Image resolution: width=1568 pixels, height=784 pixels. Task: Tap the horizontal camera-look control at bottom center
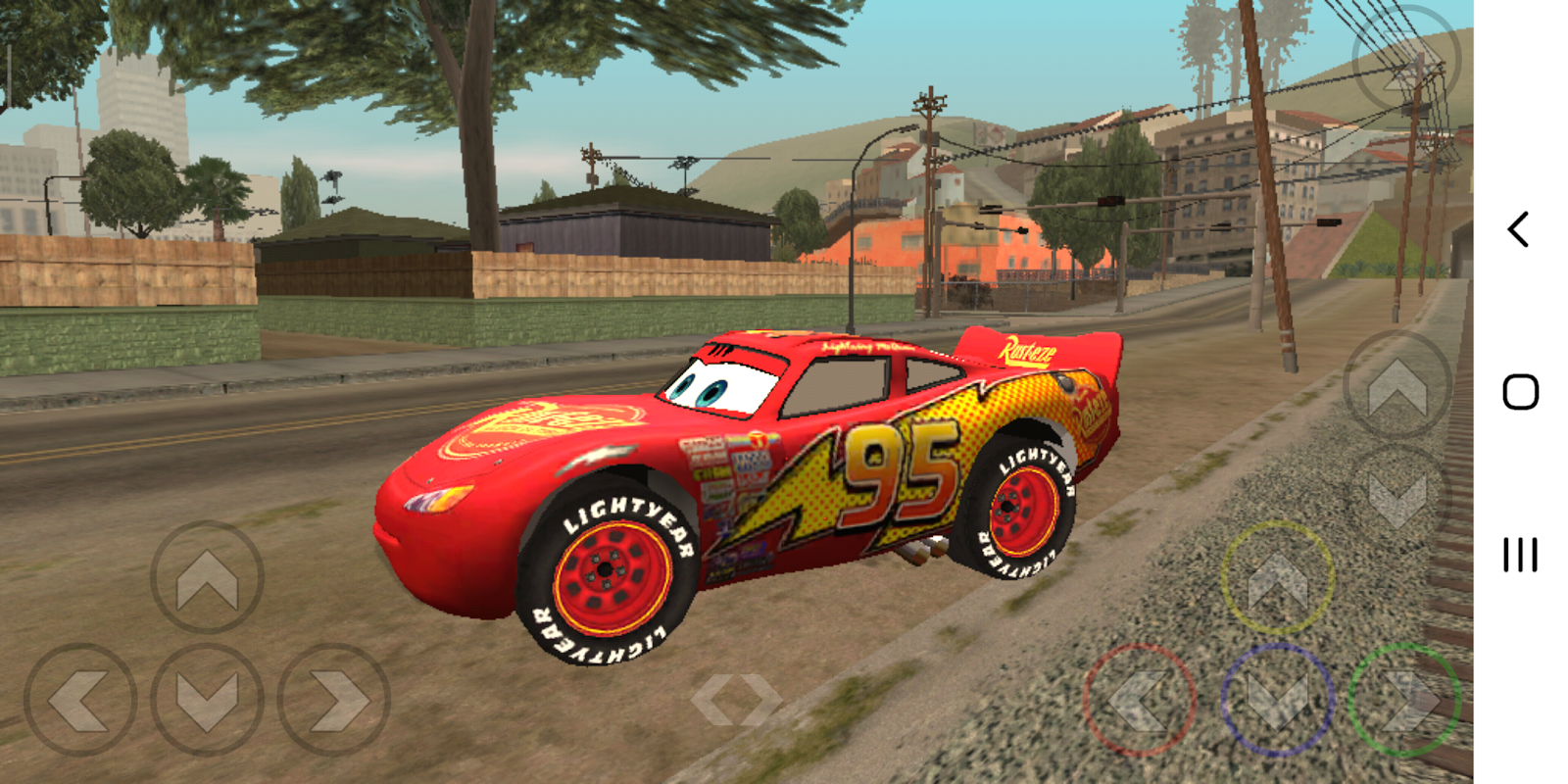click(x=735, y=698)
